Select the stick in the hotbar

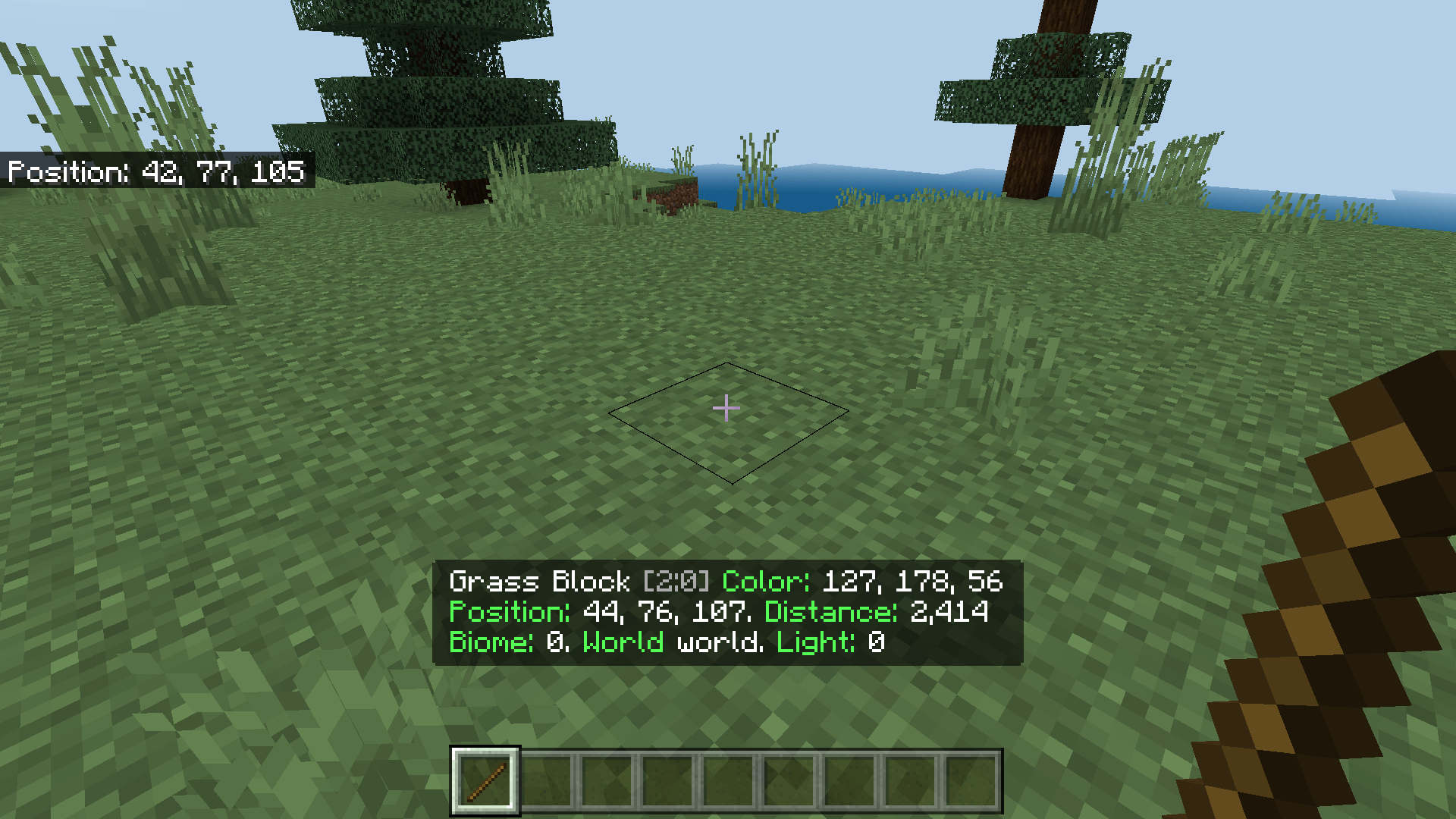click(x=485, y=781)
